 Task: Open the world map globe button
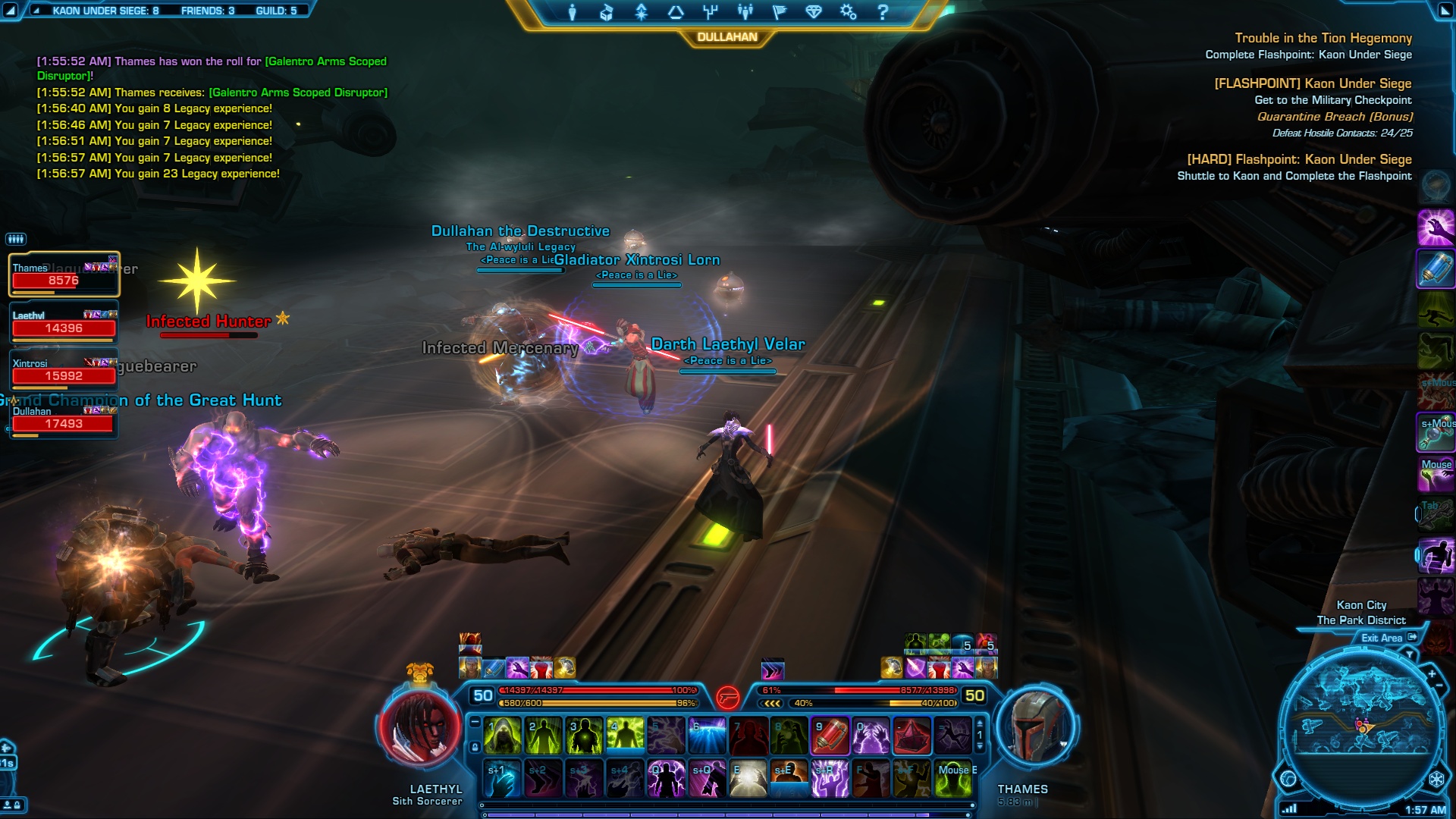coord(1288,778)
